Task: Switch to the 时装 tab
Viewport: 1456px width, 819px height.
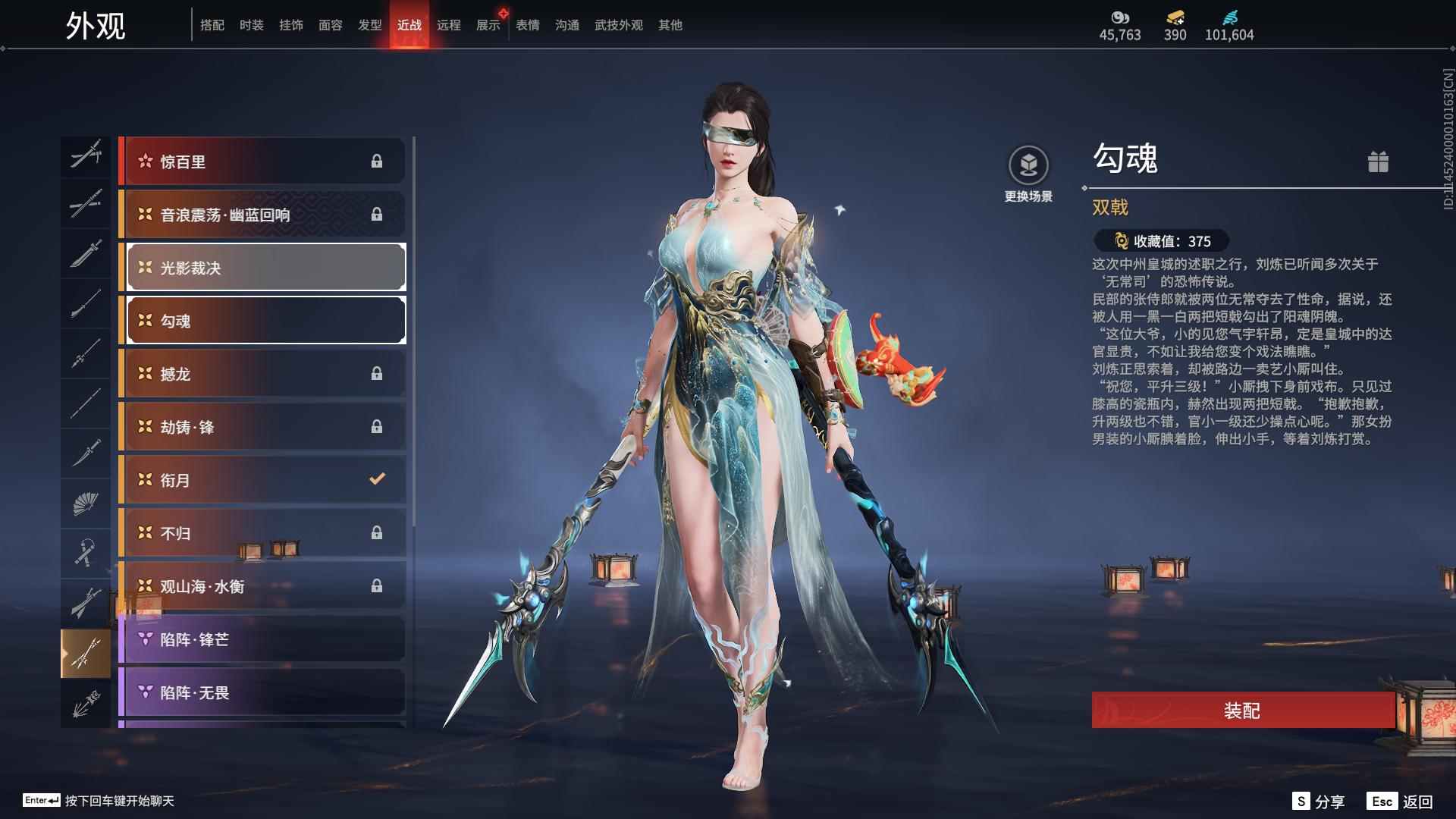Action: point(251,25)
